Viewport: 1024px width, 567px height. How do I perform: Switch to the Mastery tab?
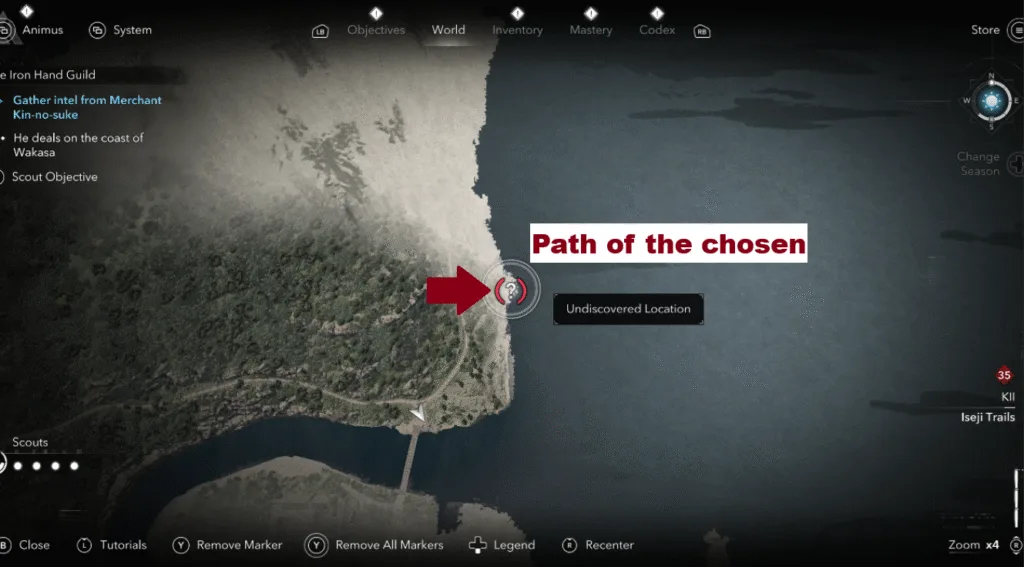coord(590,30)
